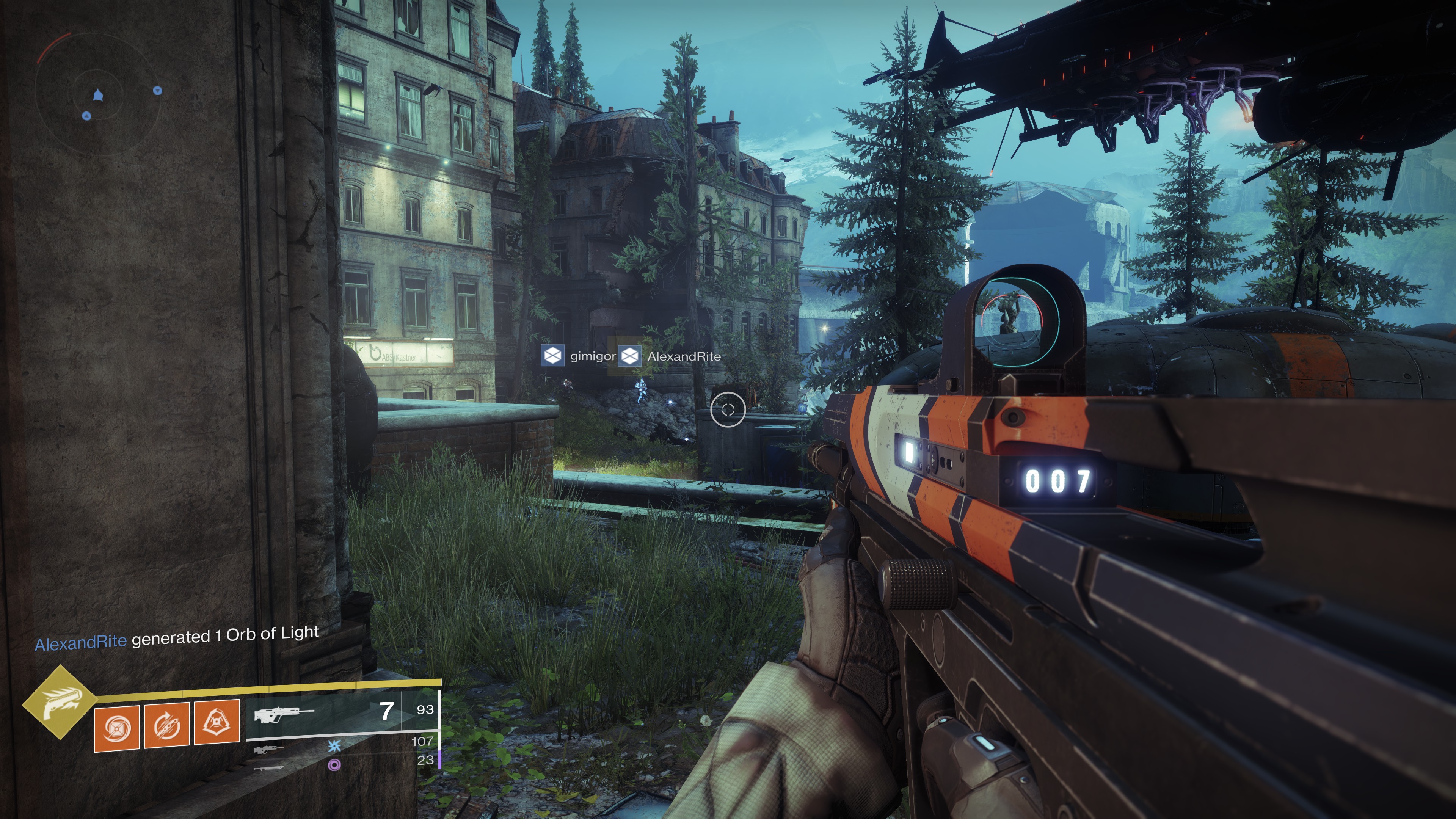Viewport: 1456px width, 819px height.
Task: Activate the Golden Gun super icon
Action: point(60,702)
